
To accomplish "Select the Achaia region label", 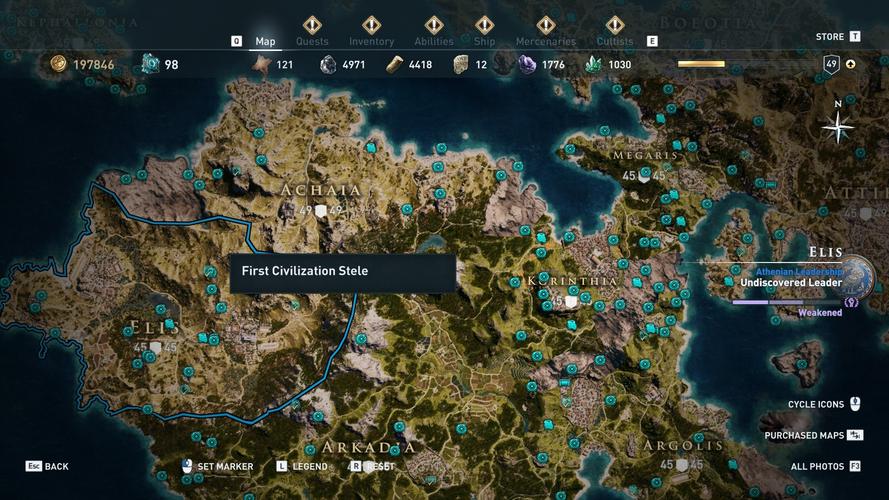I will point(321,190).
